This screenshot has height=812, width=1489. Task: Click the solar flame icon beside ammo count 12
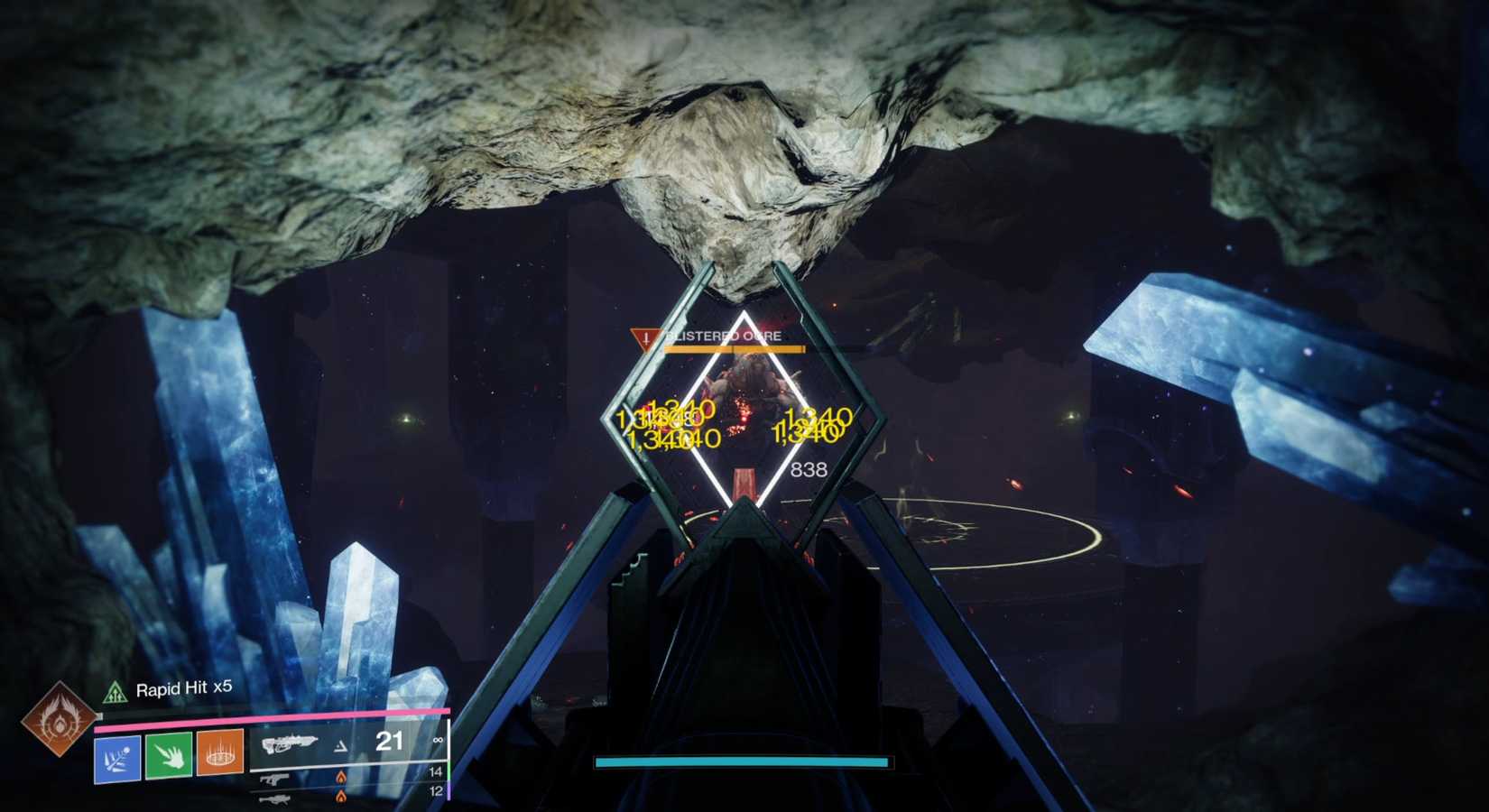[x=342, y=797]
